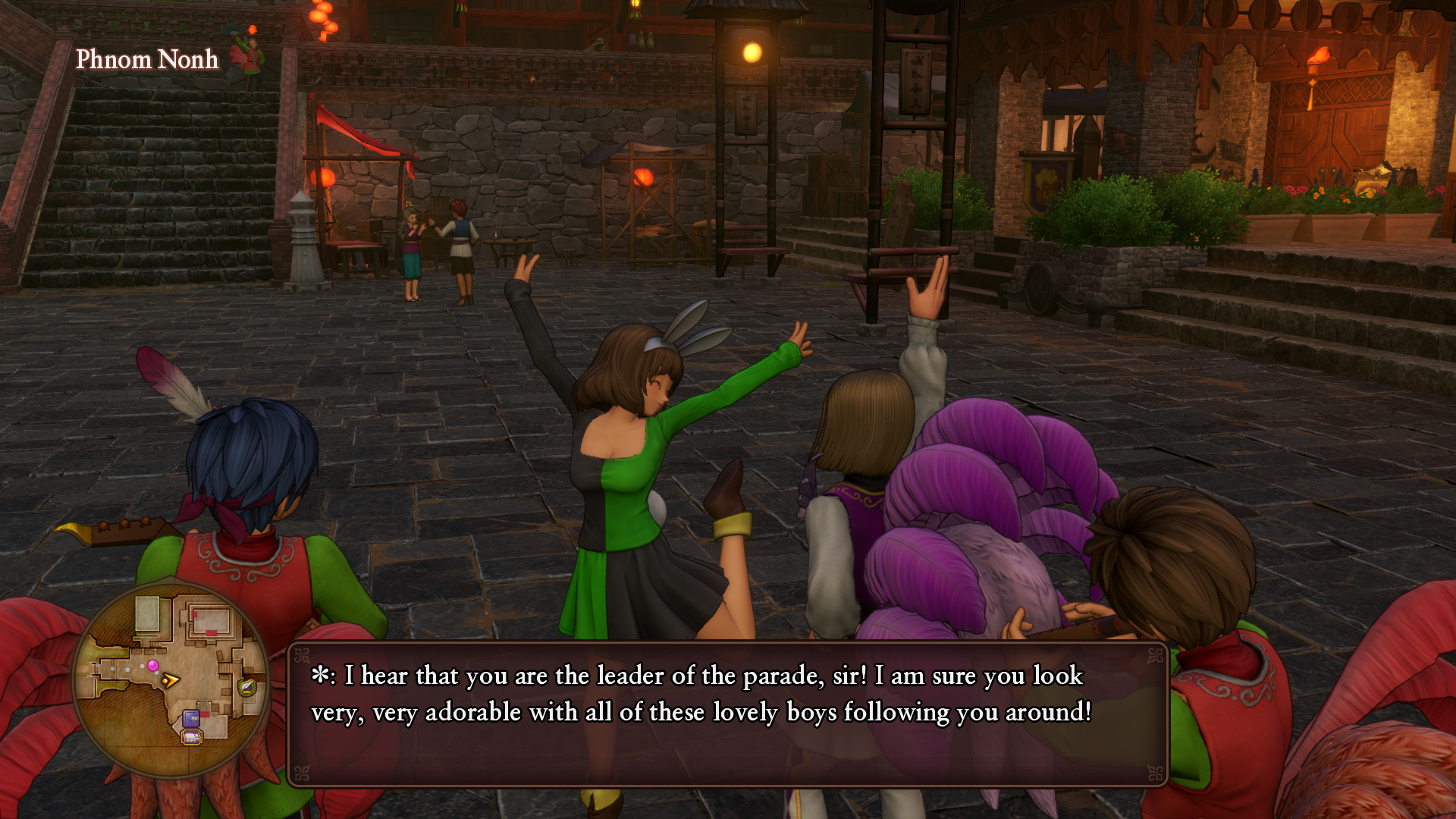Image resolution: width=1456 pixels, height=819 pixels.
Task: Select the purple safe icon on minimap
Action: [x=191, y=717]
